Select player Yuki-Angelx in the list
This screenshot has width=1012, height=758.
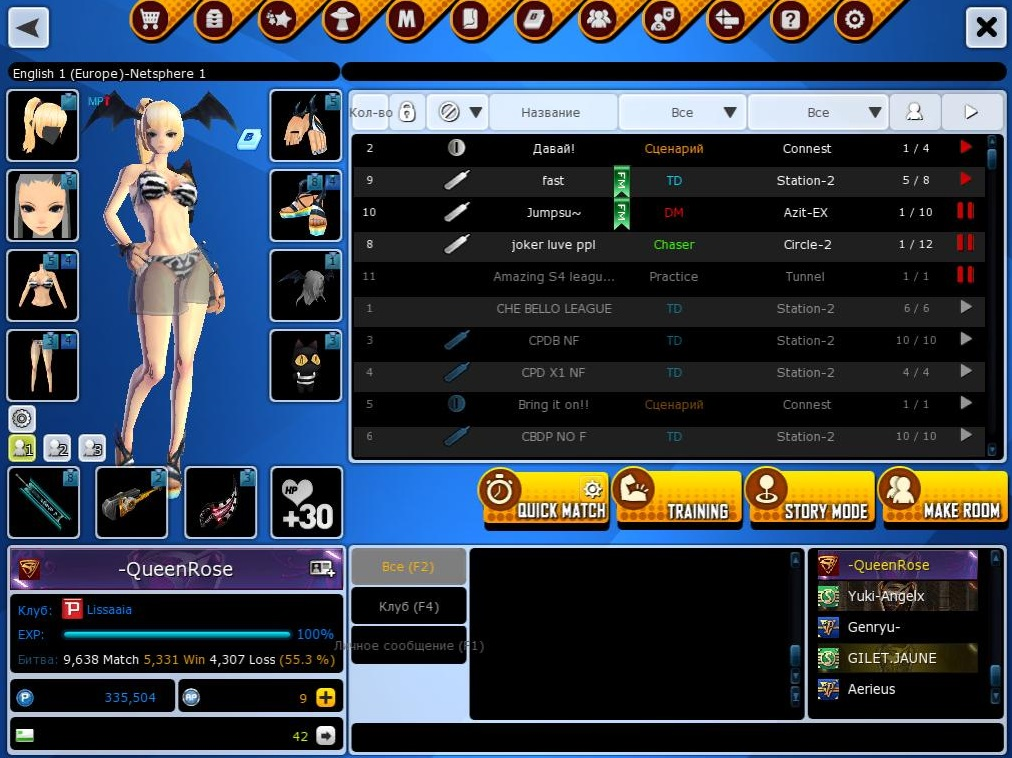coord(885,596)
